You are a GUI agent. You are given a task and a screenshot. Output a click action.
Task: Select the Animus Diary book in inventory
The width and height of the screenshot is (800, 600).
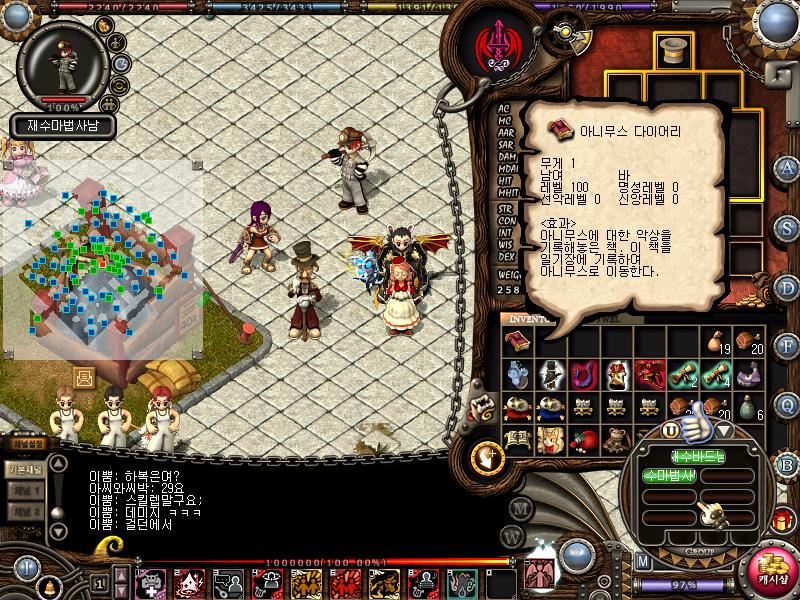pos(517,342)
